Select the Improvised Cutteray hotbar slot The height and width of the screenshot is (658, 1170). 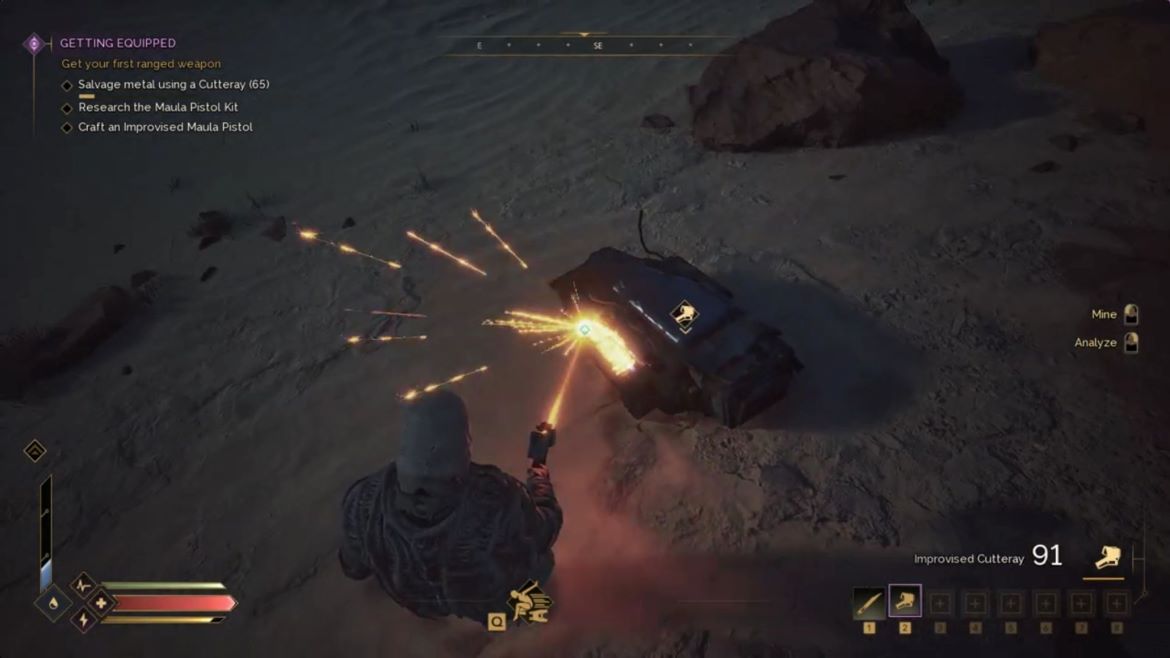click(x=904, y=602)
